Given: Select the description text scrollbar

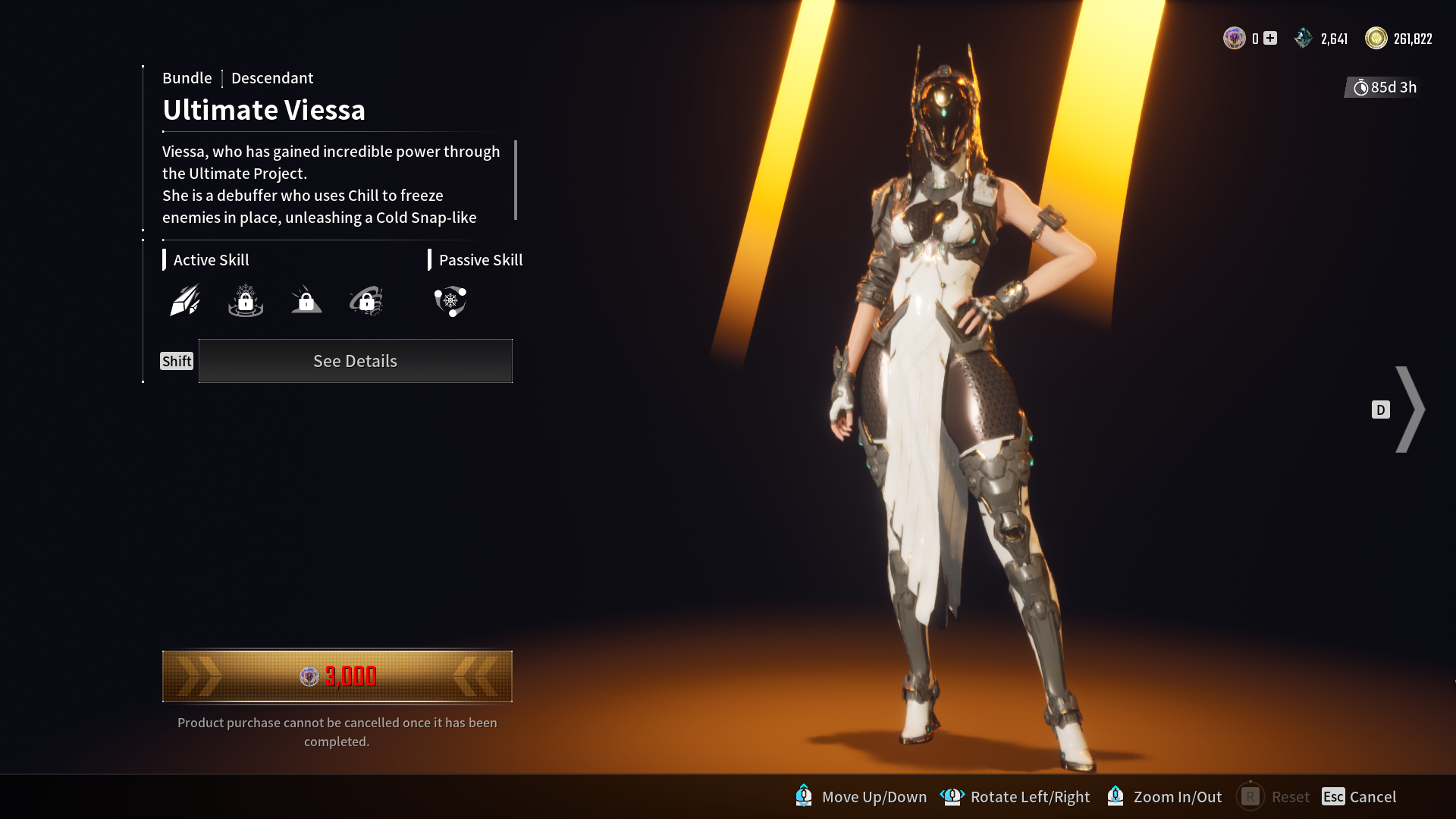Looking at the screenshot, I should point(516,180).
